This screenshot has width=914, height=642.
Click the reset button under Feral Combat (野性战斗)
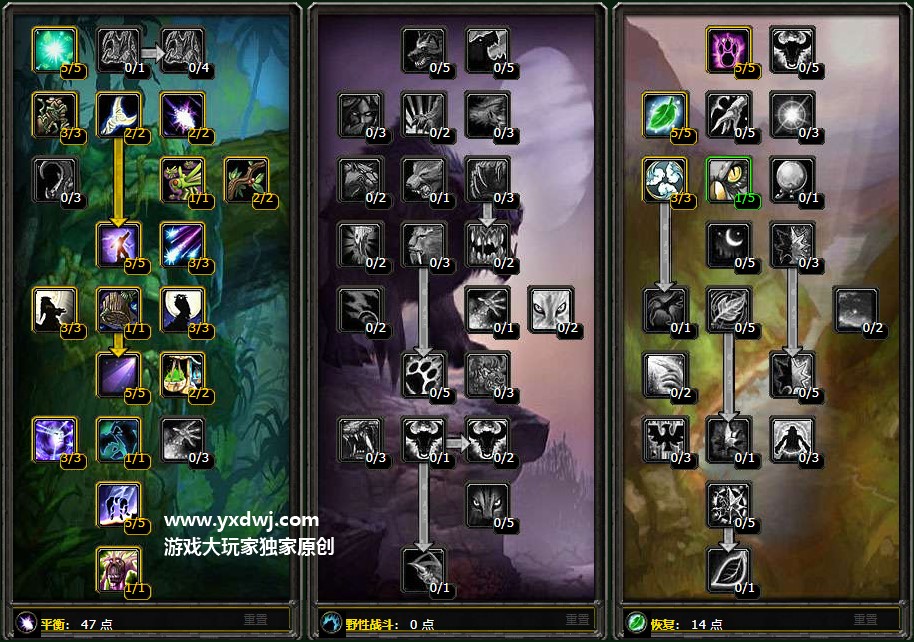[x=560, y=620]
